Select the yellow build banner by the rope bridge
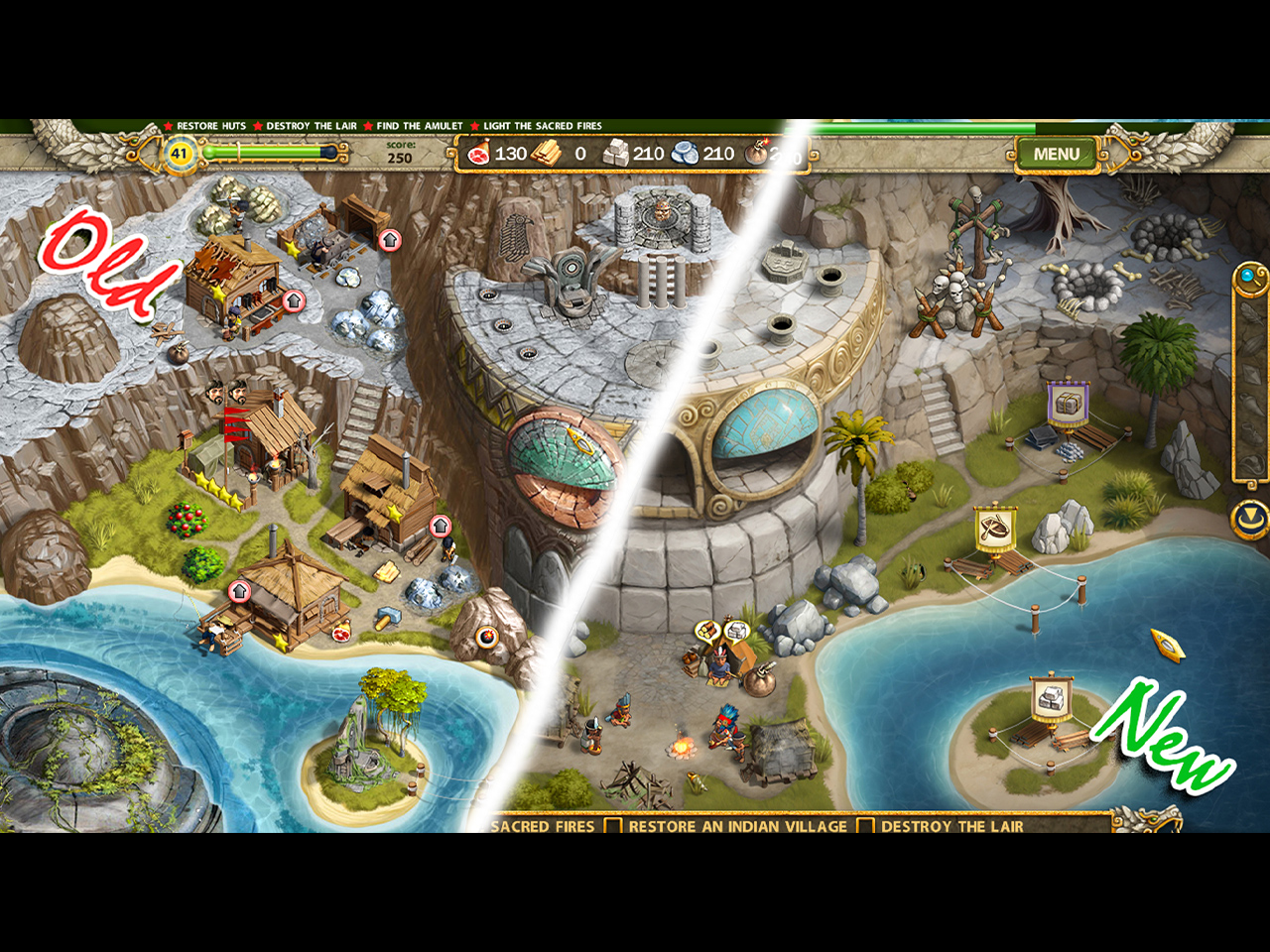1270x952 pixels. point(994,529)
